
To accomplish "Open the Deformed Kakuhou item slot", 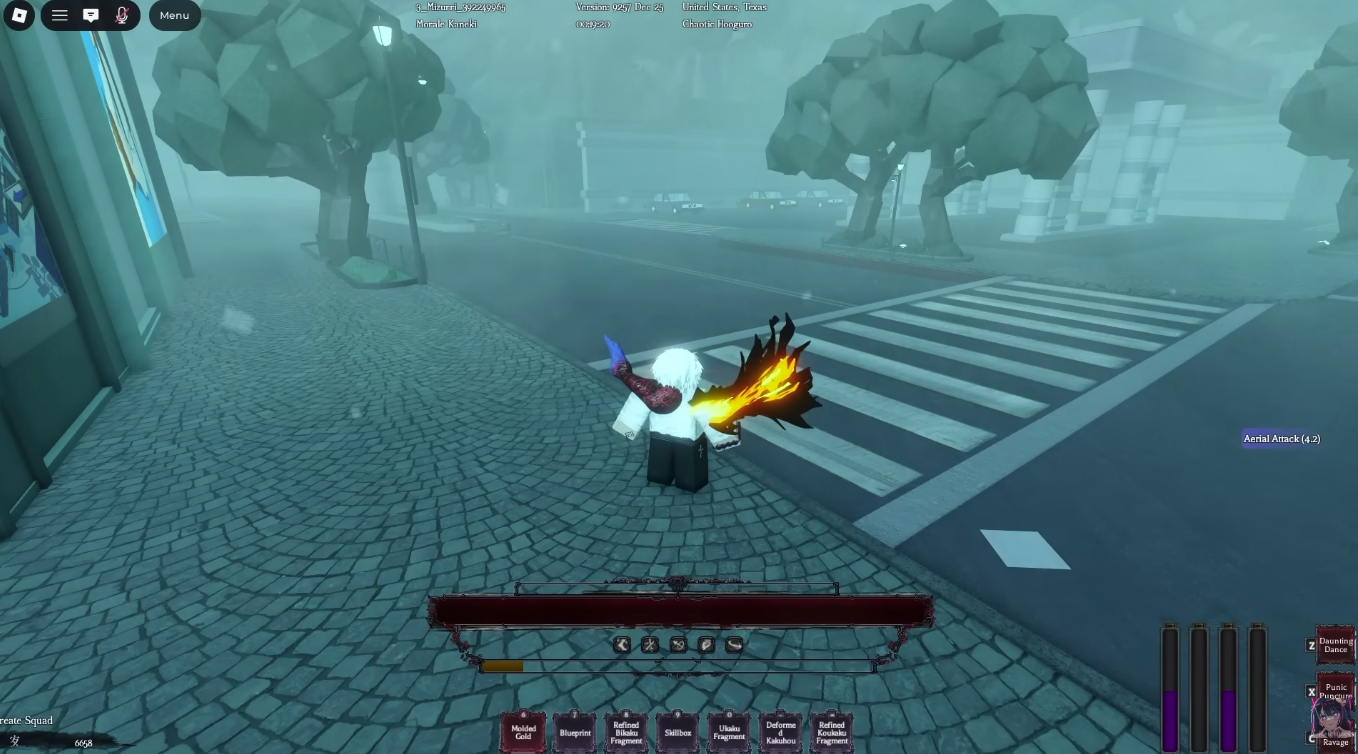I will (x=781, y=731).
